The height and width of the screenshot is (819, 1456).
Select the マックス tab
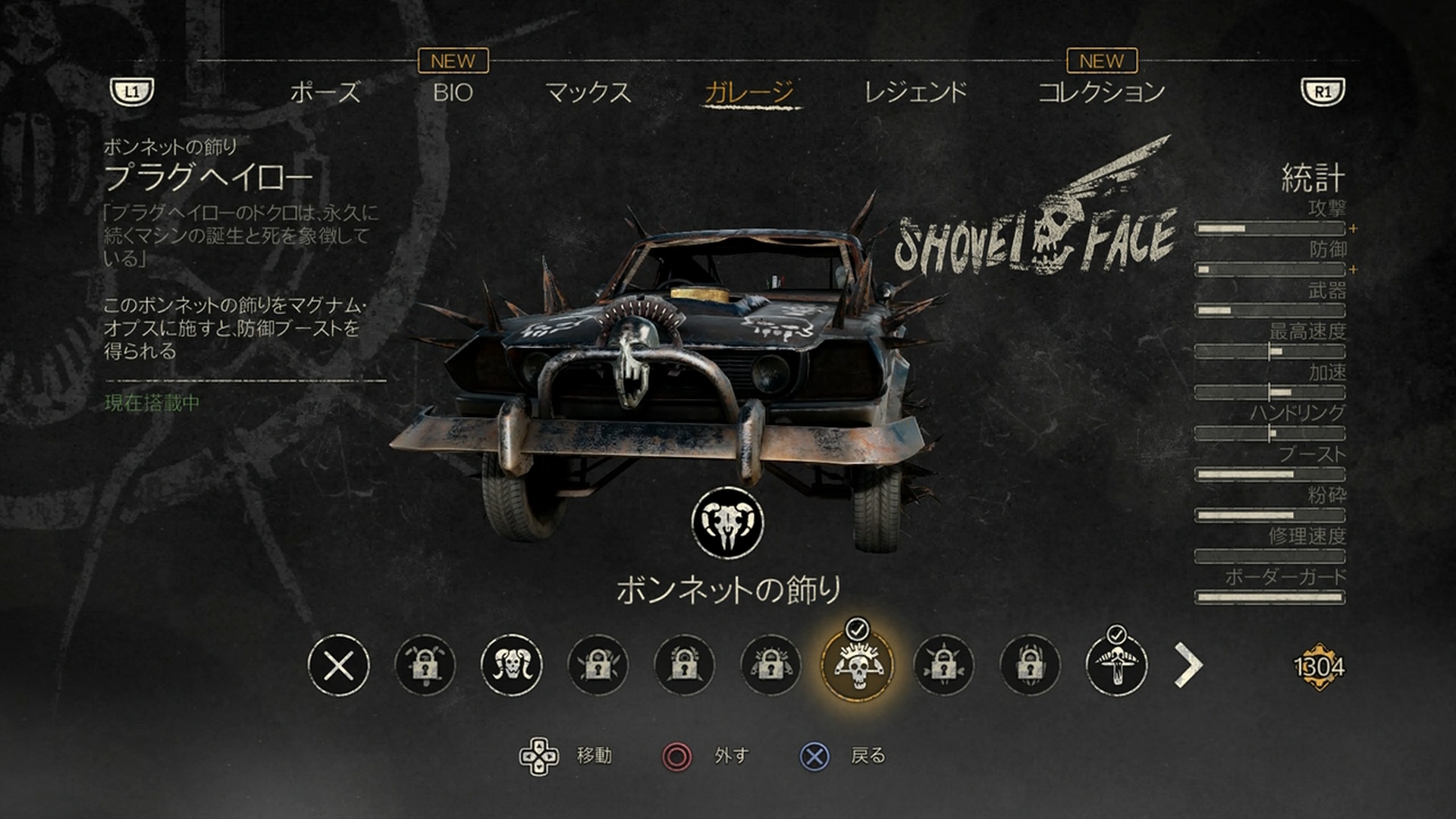[588, 93]
